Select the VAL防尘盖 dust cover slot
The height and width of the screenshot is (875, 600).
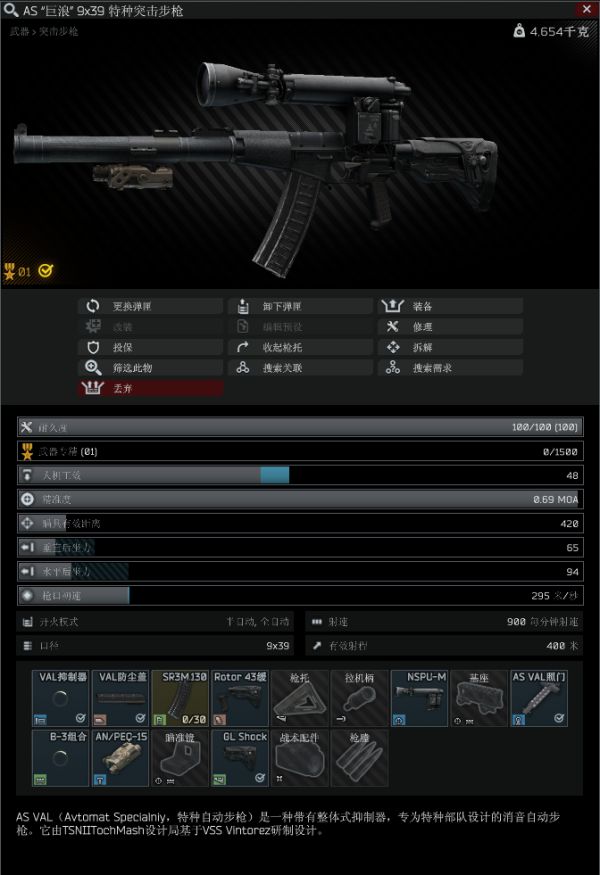[121, 698]
